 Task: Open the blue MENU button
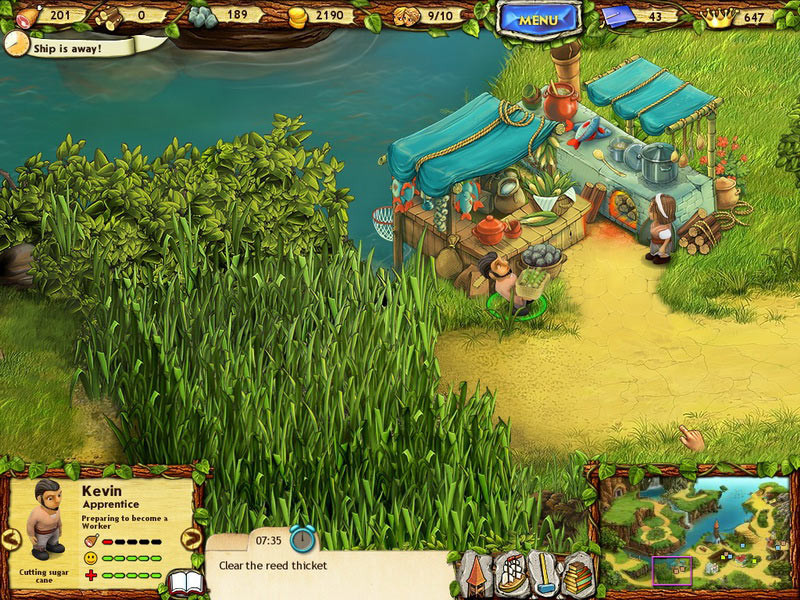pyautogui.click(x=539, y=18)
